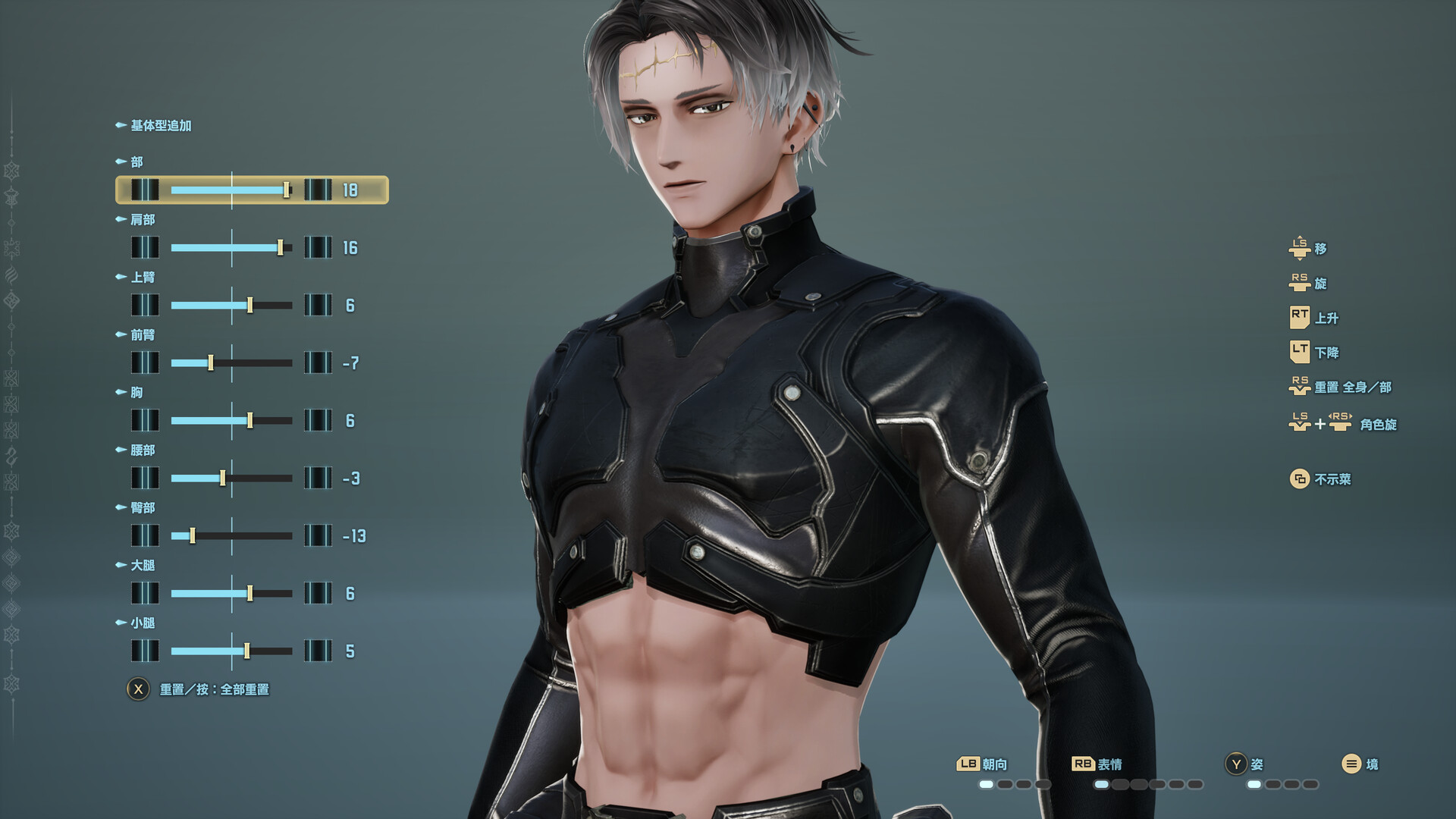Select the second page dot under 表情
Image resolution: width=1456 pixels, height=819 pixels.
coord(1120,784)
